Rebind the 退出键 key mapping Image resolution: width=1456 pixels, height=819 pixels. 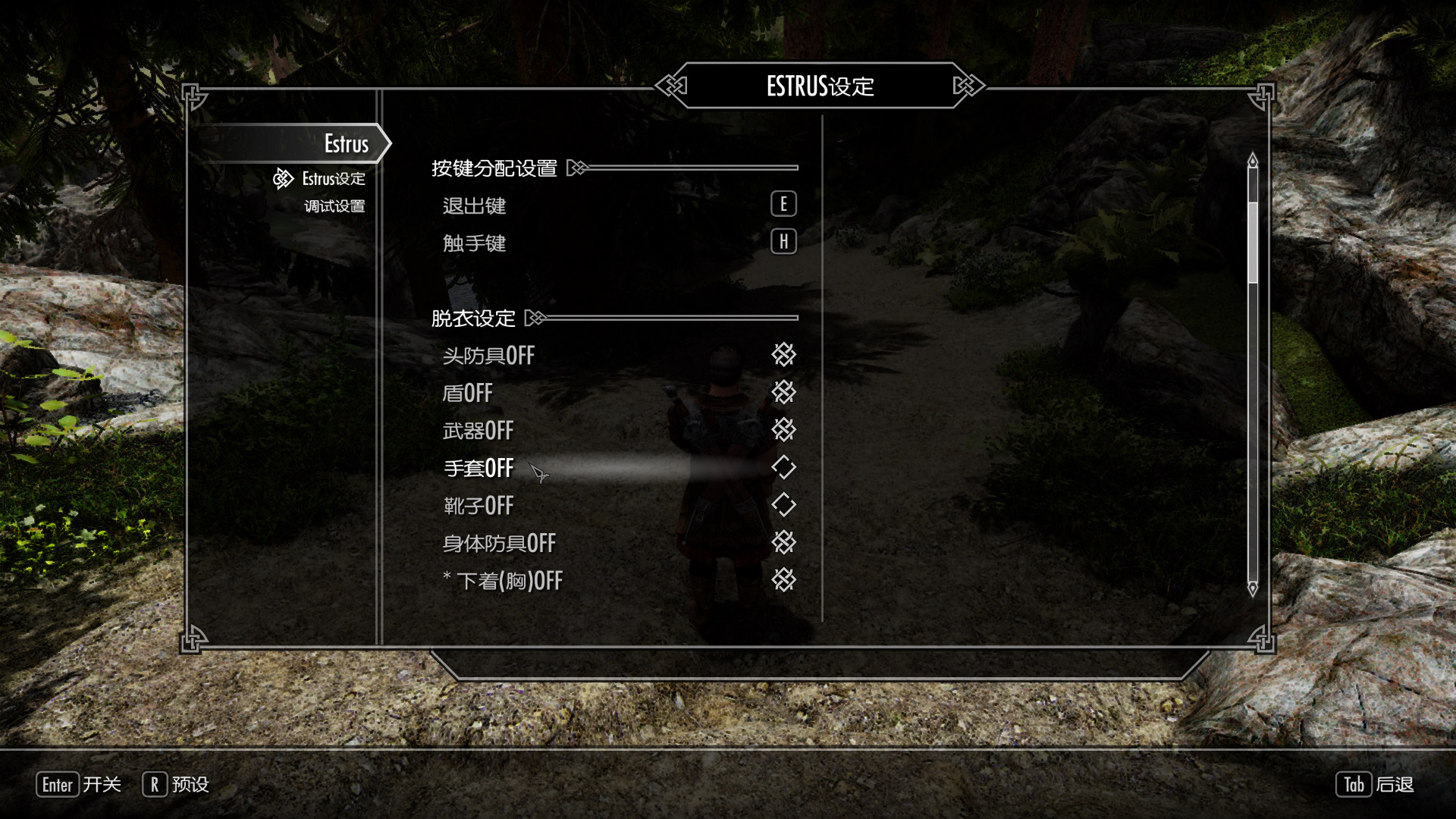pos(783,204)
